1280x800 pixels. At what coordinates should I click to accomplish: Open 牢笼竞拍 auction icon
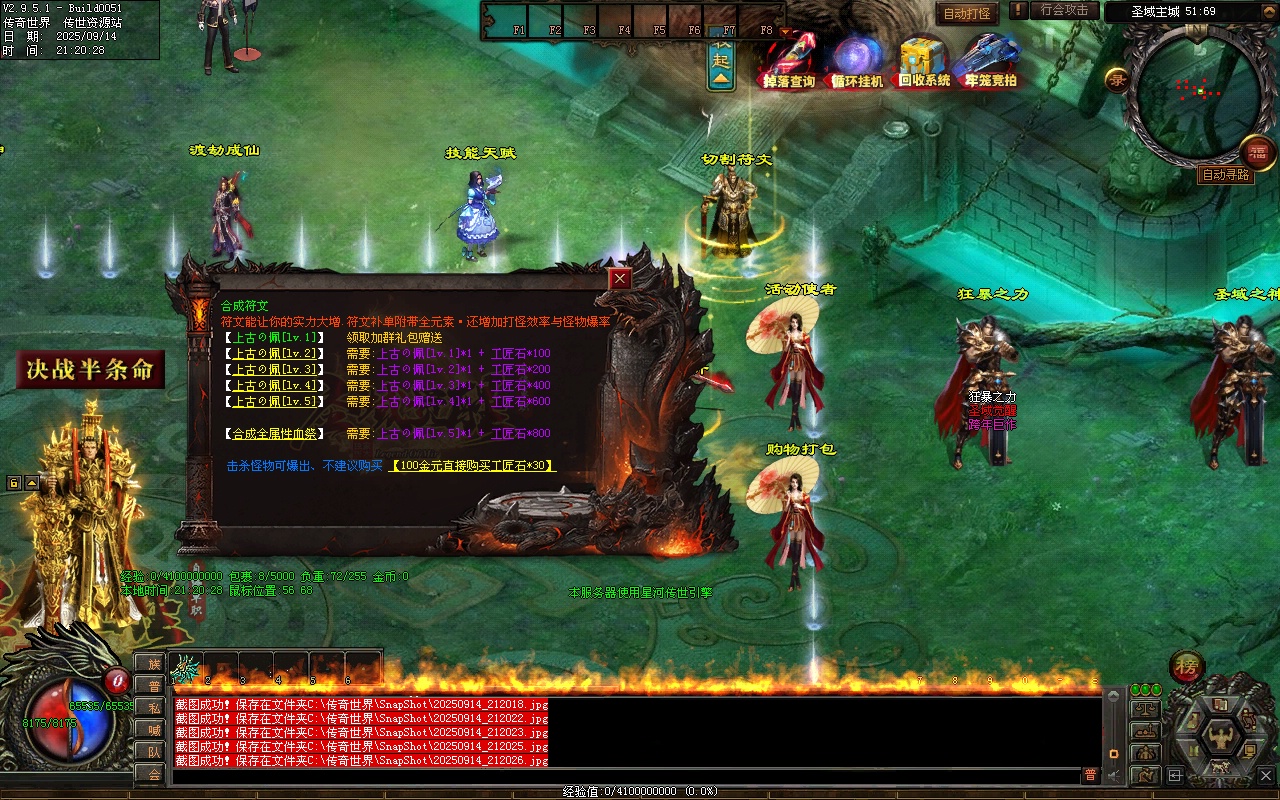click(x=990, y=61)
